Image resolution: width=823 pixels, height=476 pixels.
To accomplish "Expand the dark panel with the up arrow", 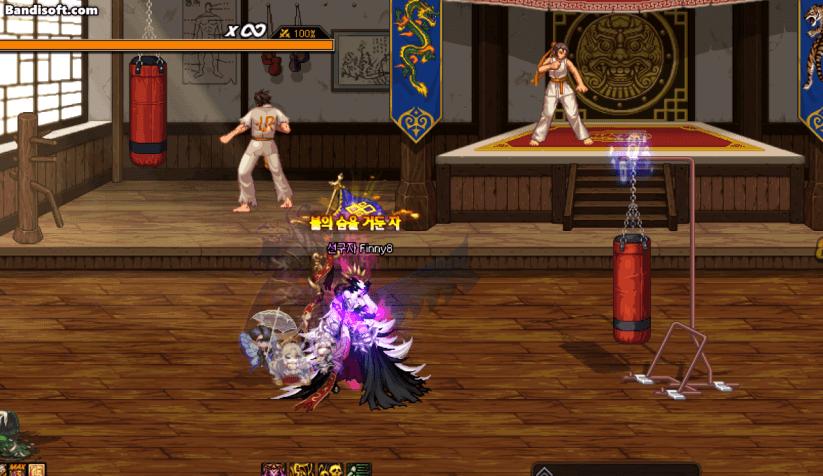I will [x=545, y=470].
